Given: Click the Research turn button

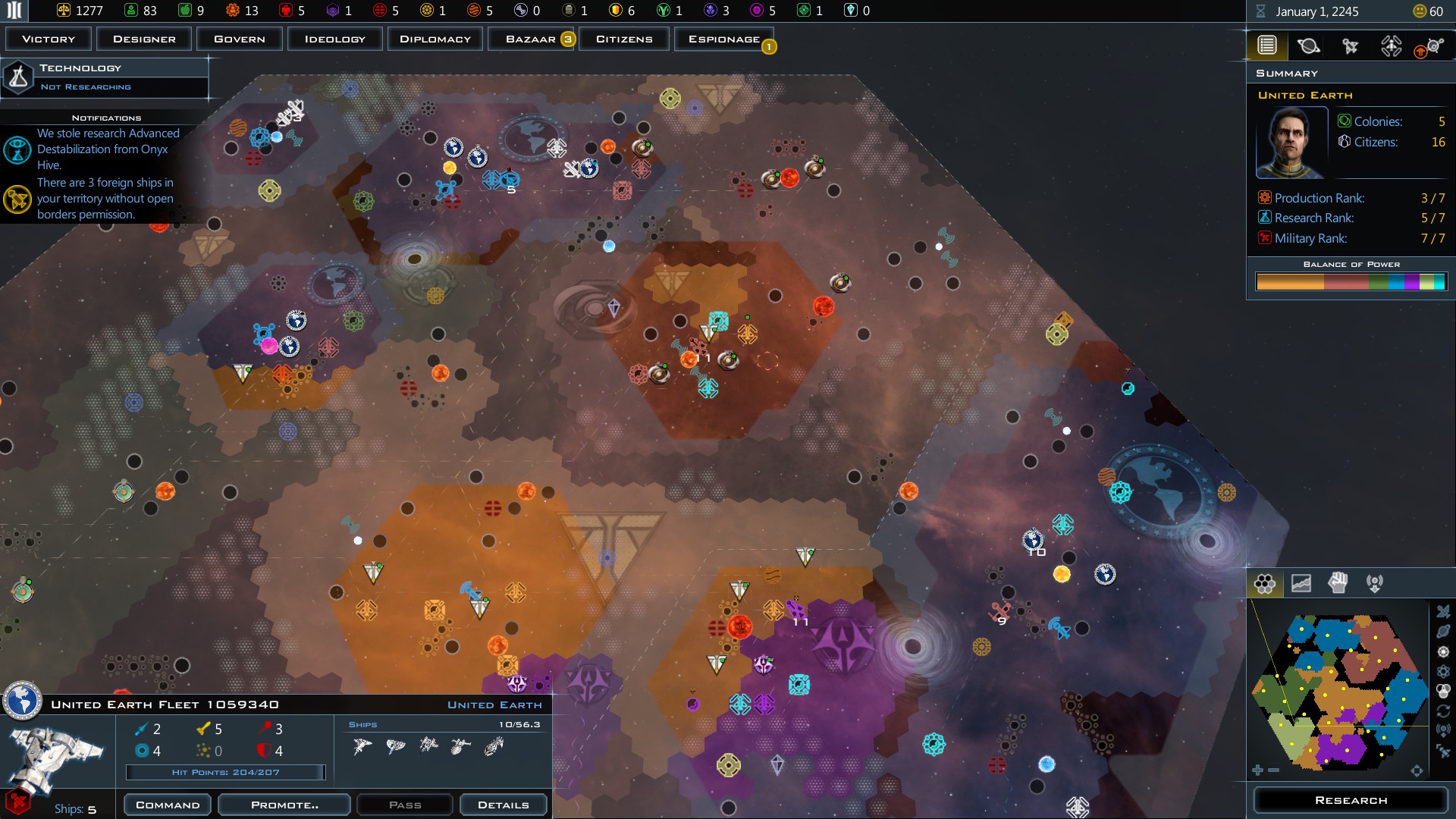Looking at the screenshot, I should pos(1351,800).
